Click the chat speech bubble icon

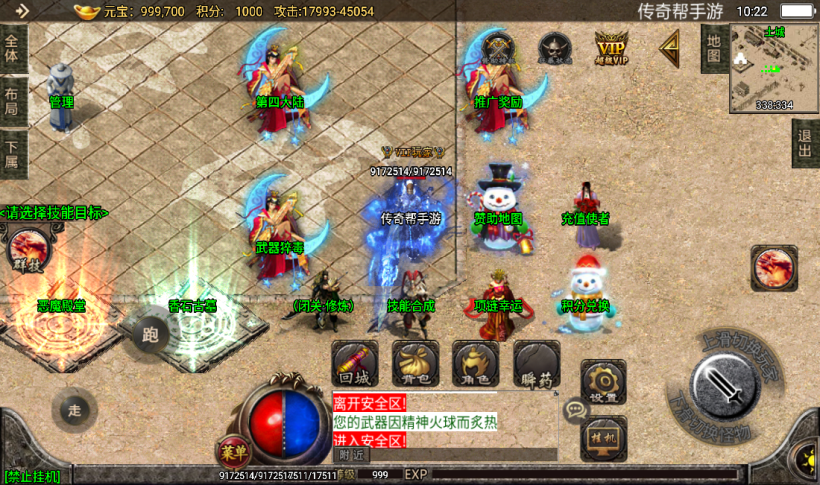575,409
